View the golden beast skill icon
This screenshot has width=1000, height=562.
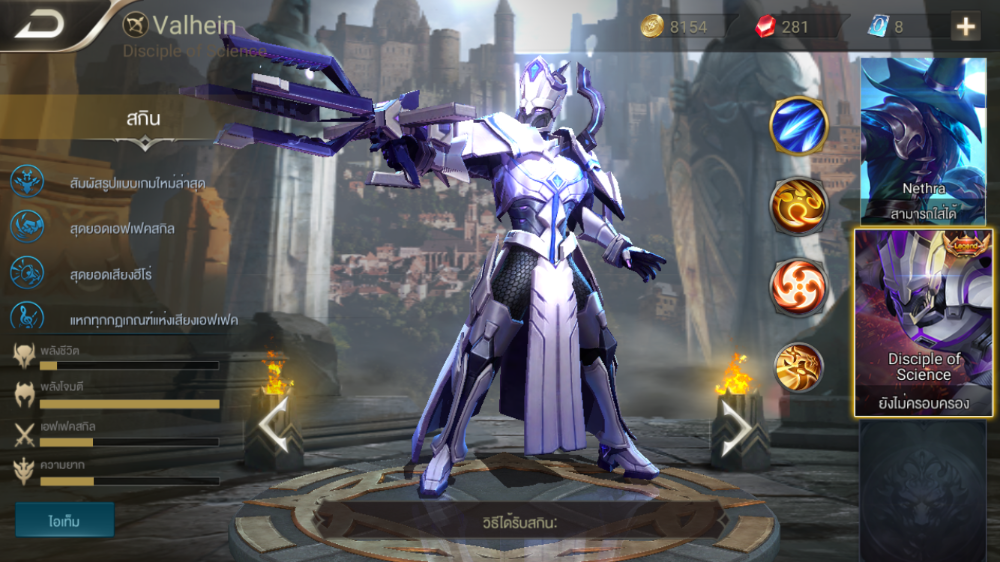[798, 367]
